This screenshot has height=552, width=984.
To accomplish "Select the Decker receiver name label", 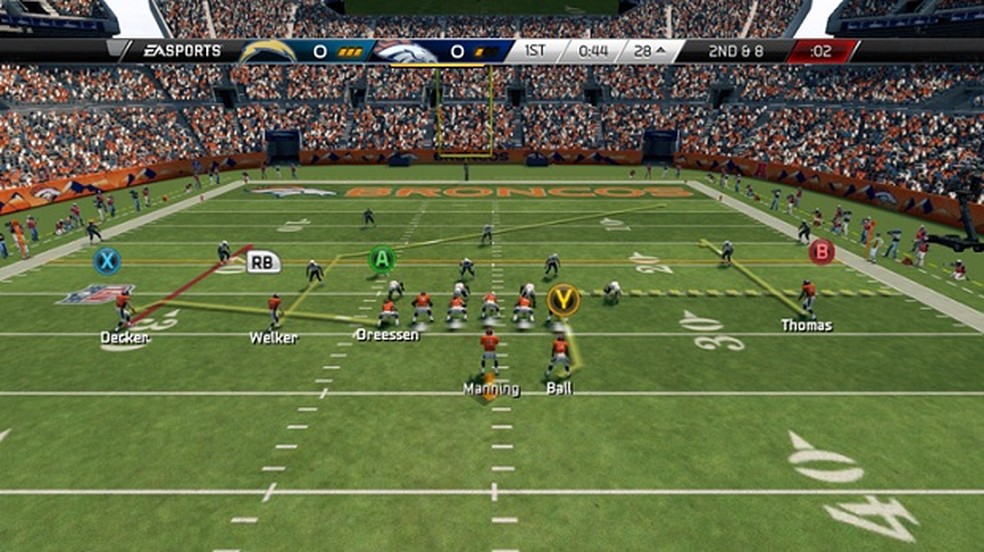I will 125,338.
